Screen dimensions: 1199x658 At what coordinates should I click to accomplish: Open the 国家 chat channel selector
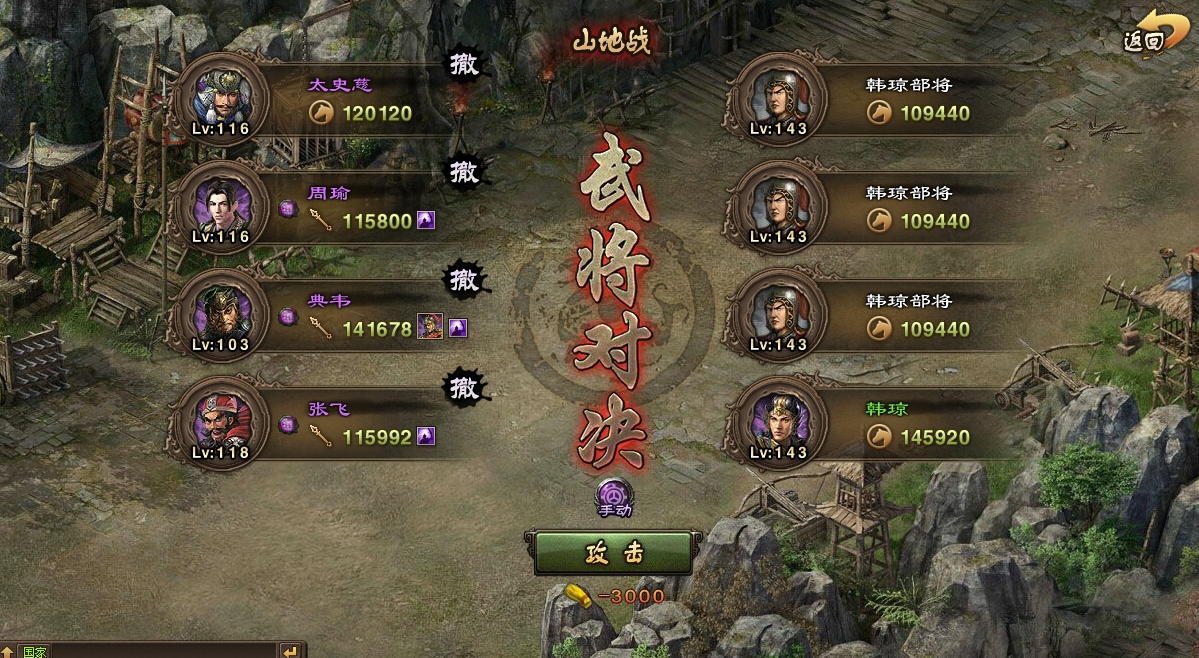tap(34, 651)
